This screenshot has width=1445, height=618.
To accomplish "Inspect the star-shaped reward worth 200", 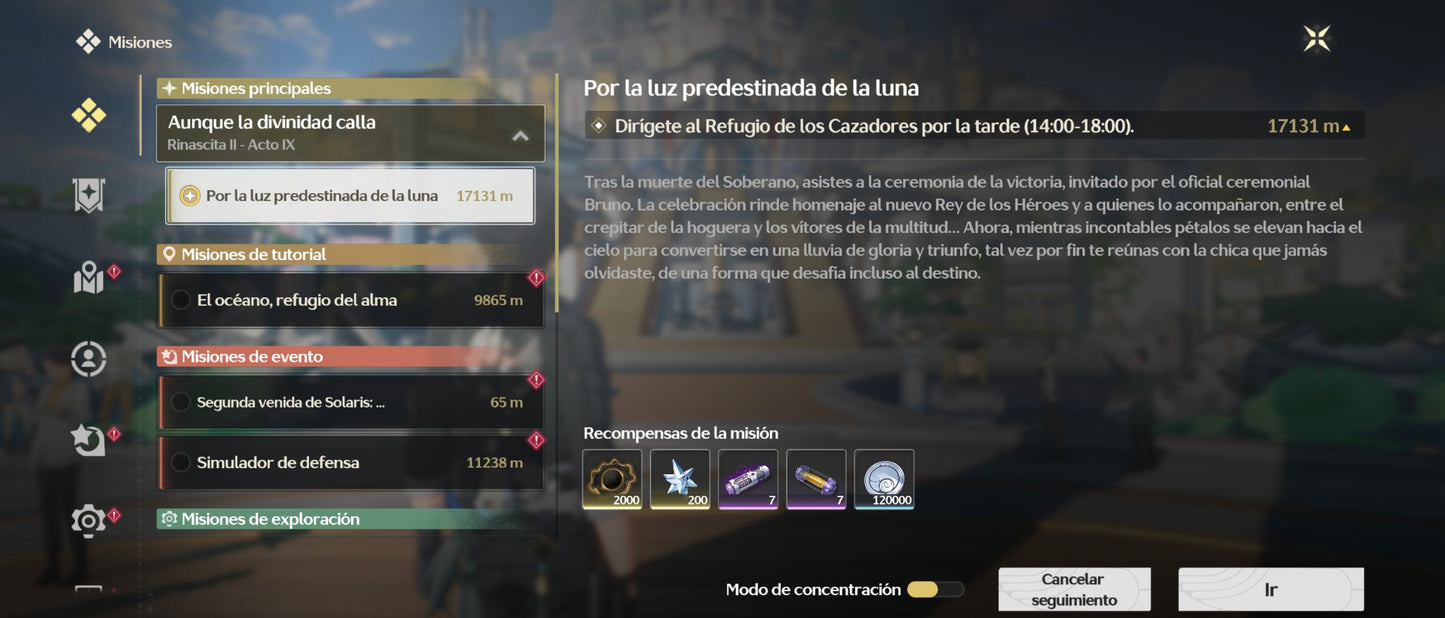I will [680, 479].
